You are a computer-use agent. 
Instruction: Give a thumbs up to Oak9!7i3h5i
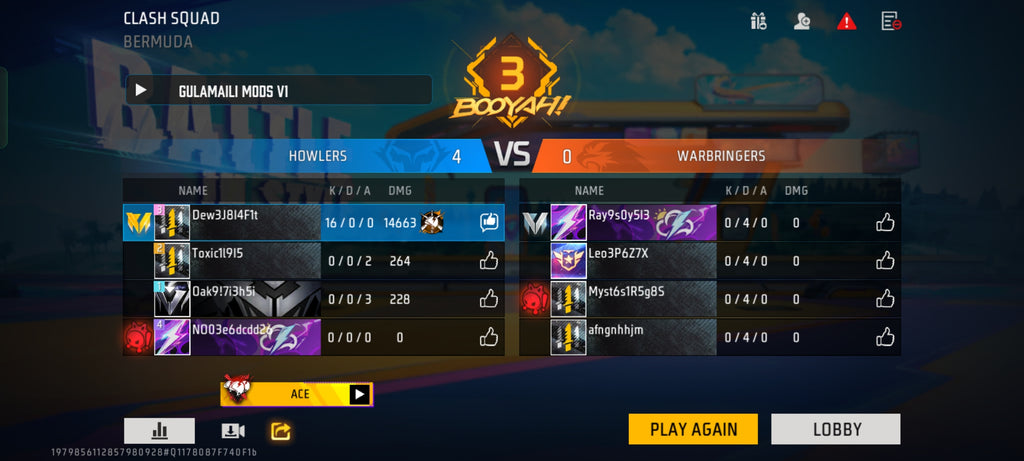(x=488, y=298)
